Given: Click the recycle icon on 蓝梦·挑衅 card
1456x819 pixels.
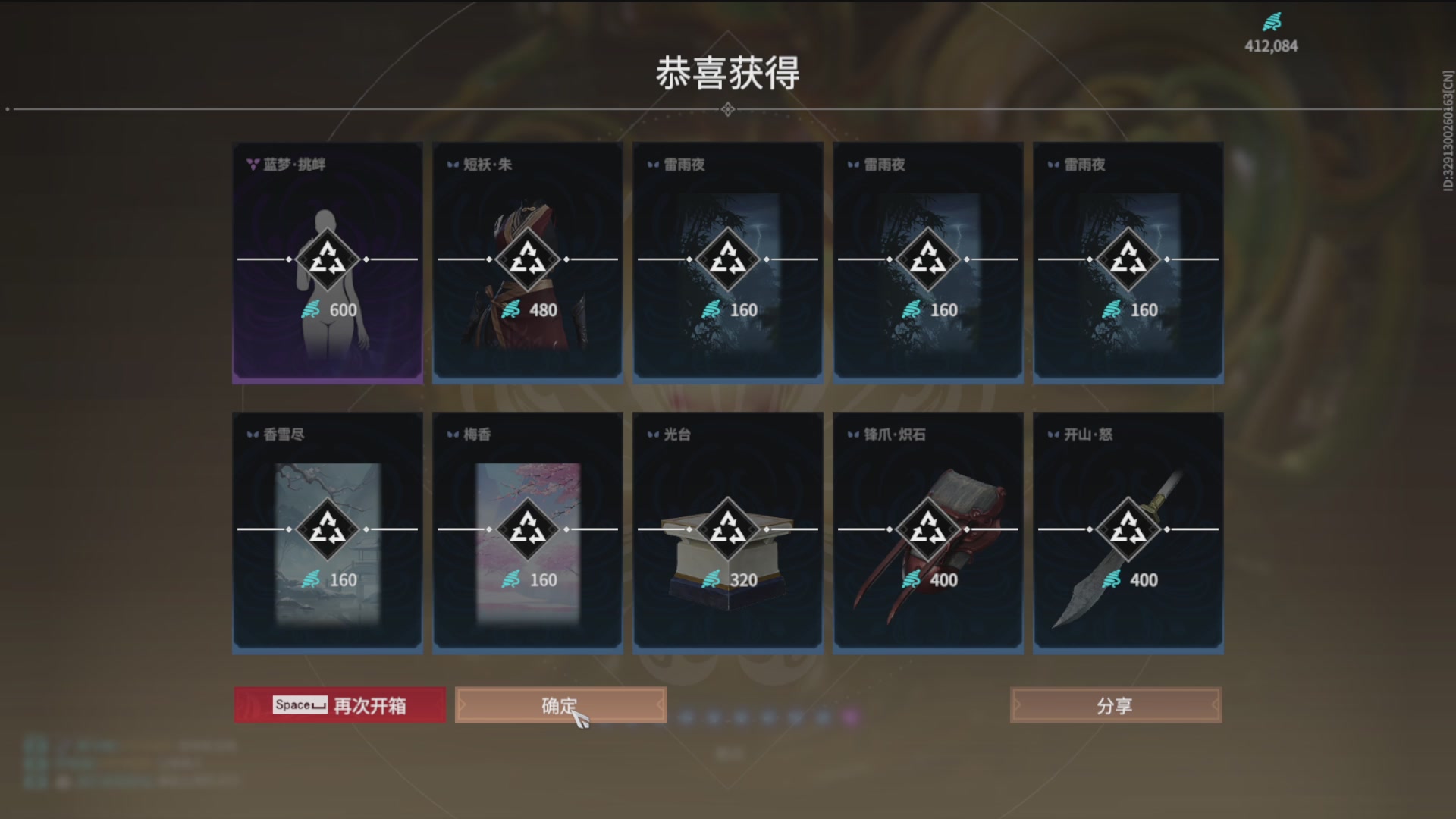Looking at the screenshot, I should click(x=328, y=259).
